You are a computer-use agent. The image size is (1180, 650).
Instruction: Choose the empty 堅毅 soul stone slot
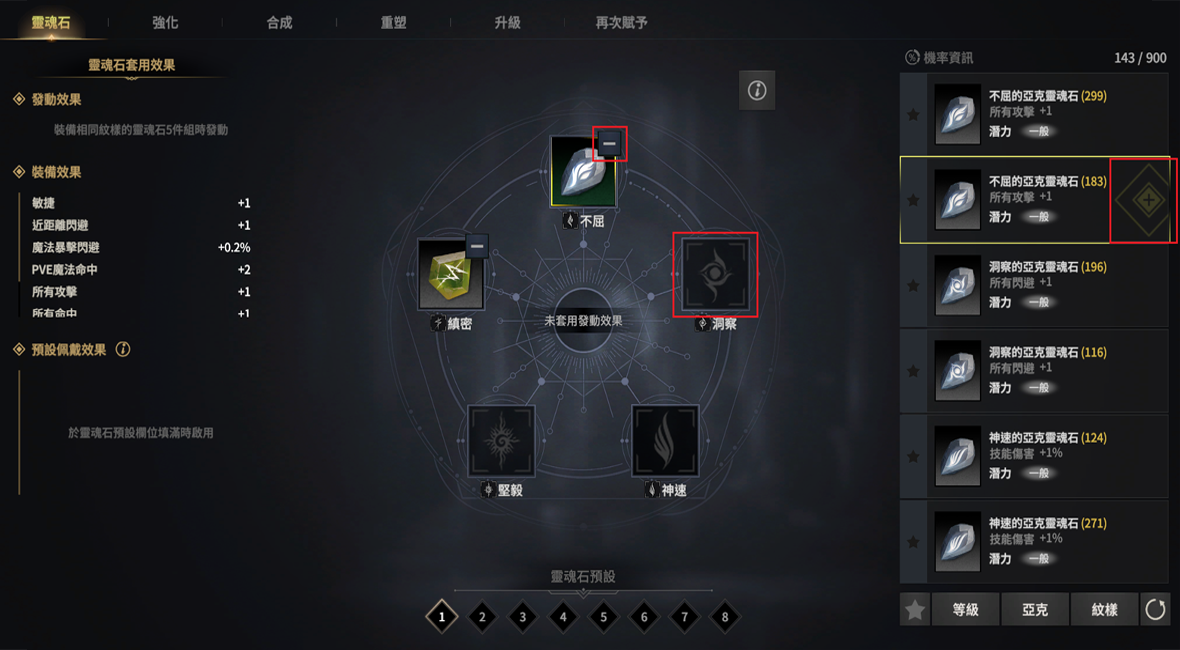[502, 441]
